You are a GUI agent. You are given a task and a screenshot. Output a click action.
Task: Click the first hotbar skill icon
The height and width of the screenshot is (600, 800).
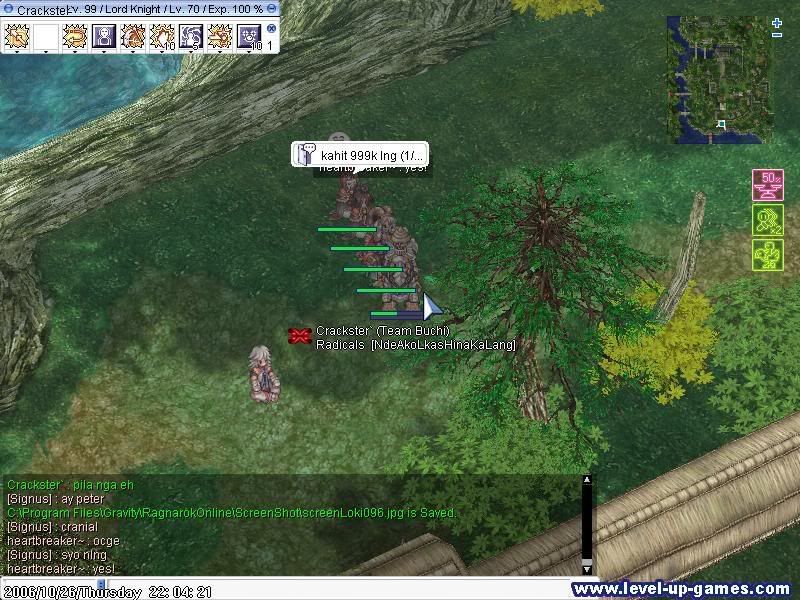point(17,38)
